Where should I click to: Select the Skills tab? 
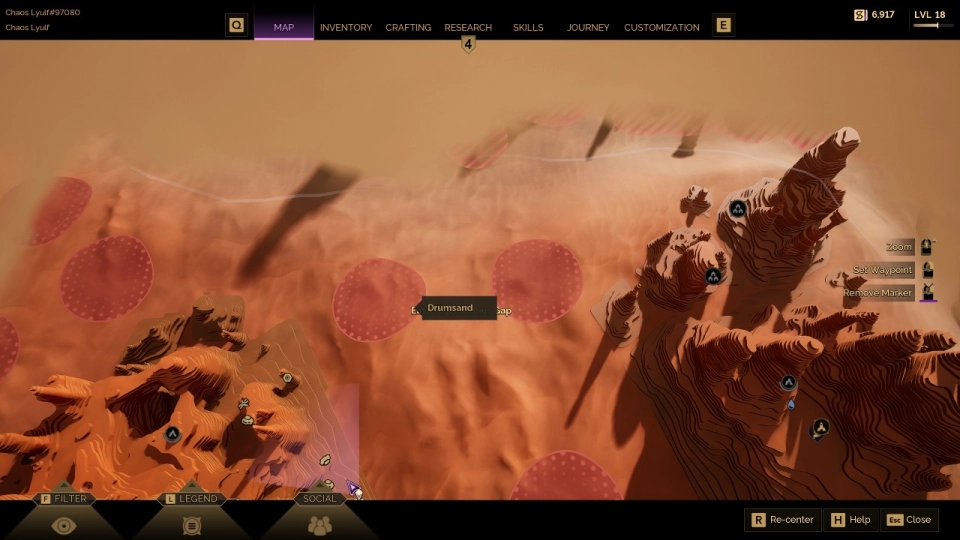[x=528, y=27]
